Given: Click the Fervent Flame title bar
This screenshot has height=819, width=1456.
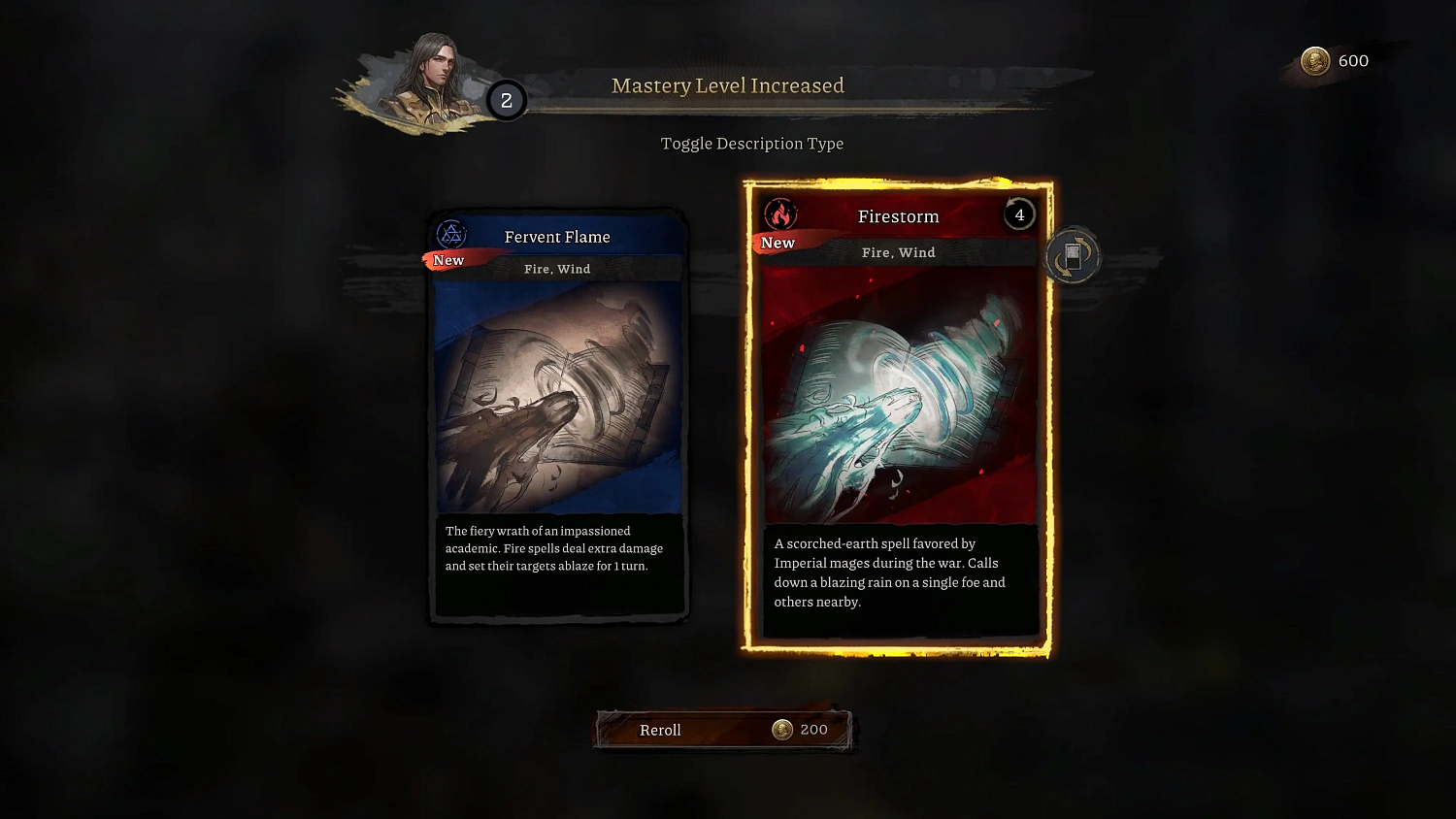Looking at the screenshot, I should coord(558,236).
